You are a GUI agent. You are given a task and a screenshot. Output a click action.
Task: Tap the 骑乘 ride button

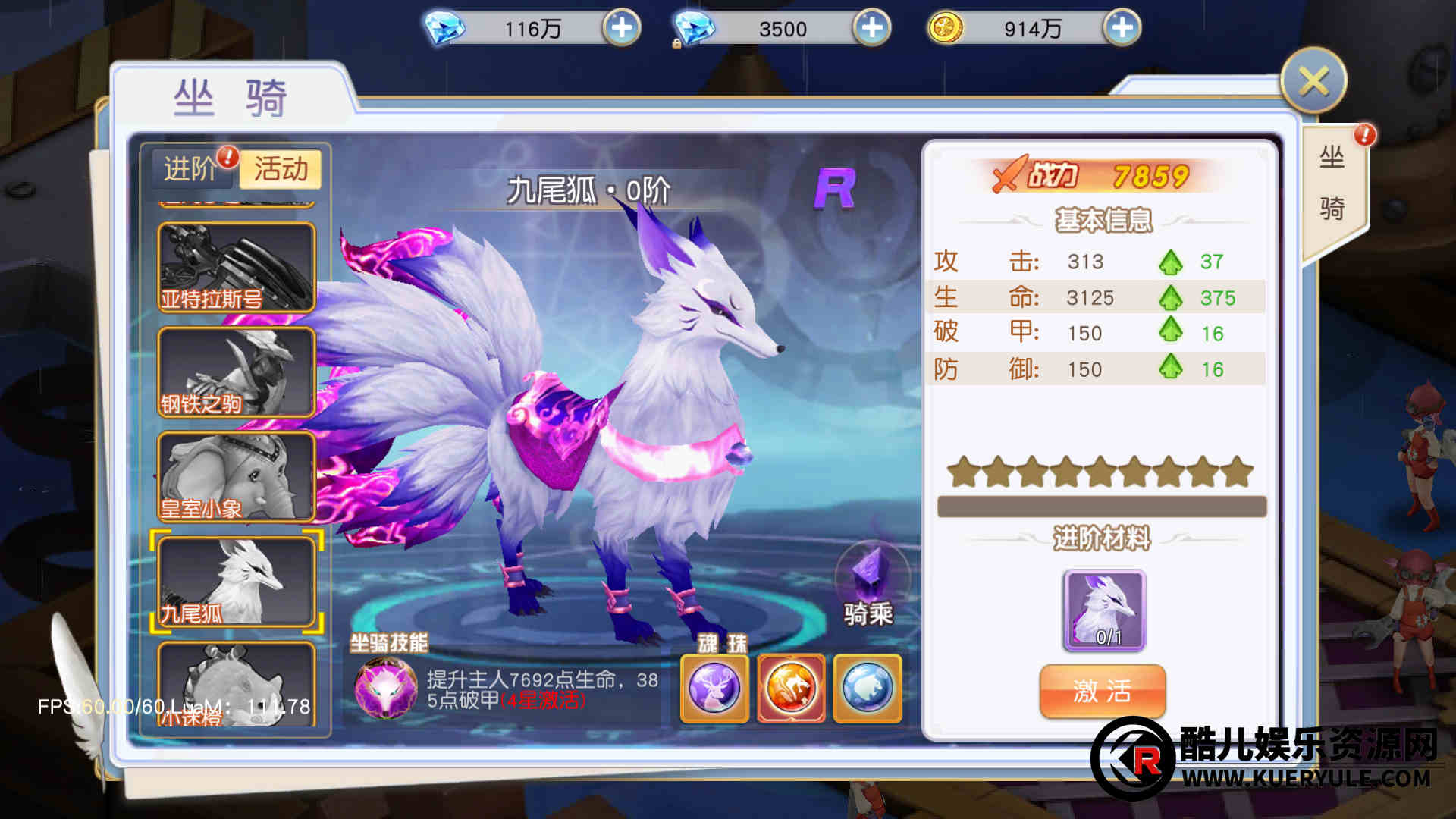click(x=869, y=585)
